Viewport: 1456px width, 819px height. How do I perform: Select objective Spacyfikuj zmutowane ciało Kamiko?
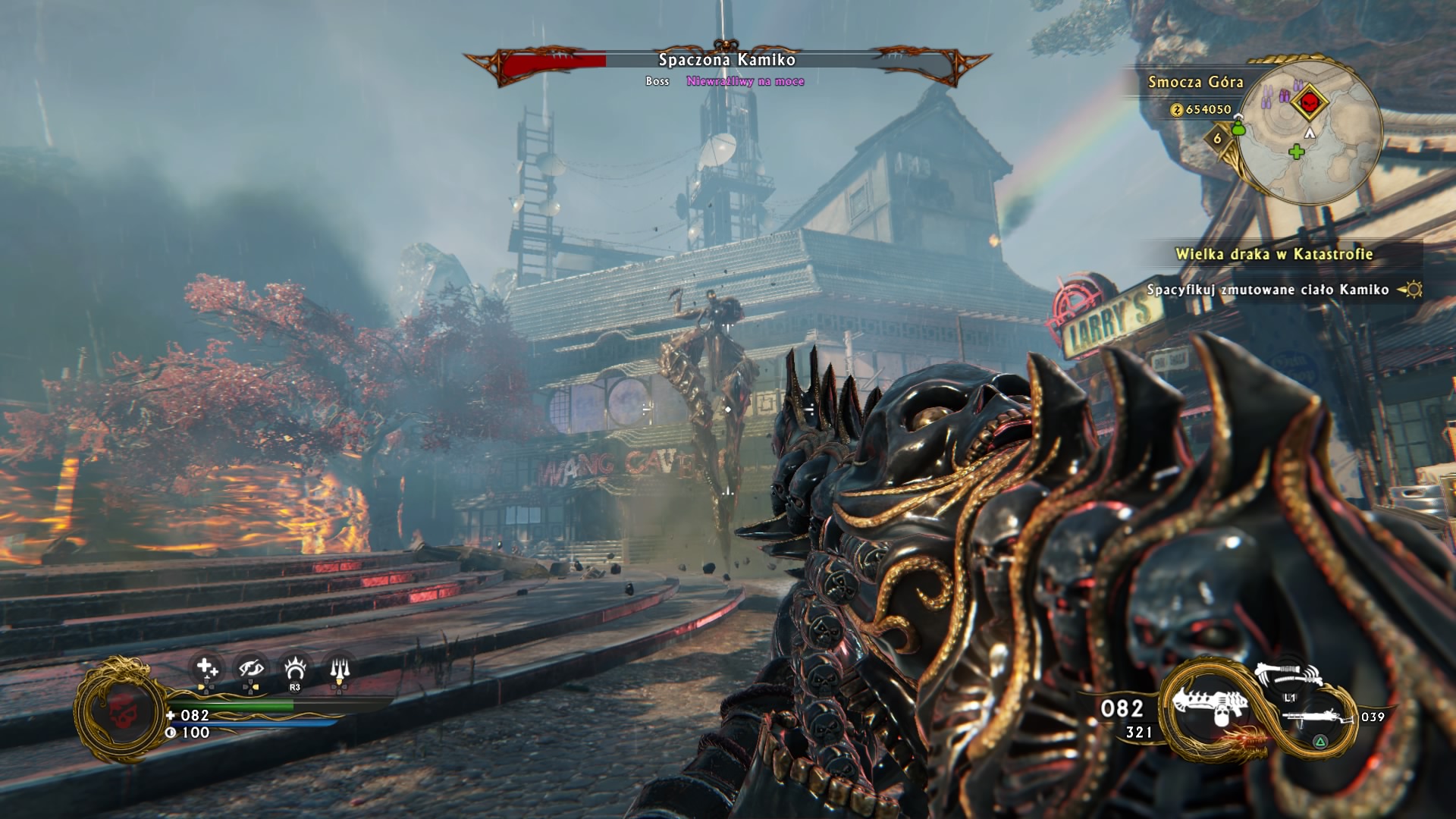[1267, 290]
